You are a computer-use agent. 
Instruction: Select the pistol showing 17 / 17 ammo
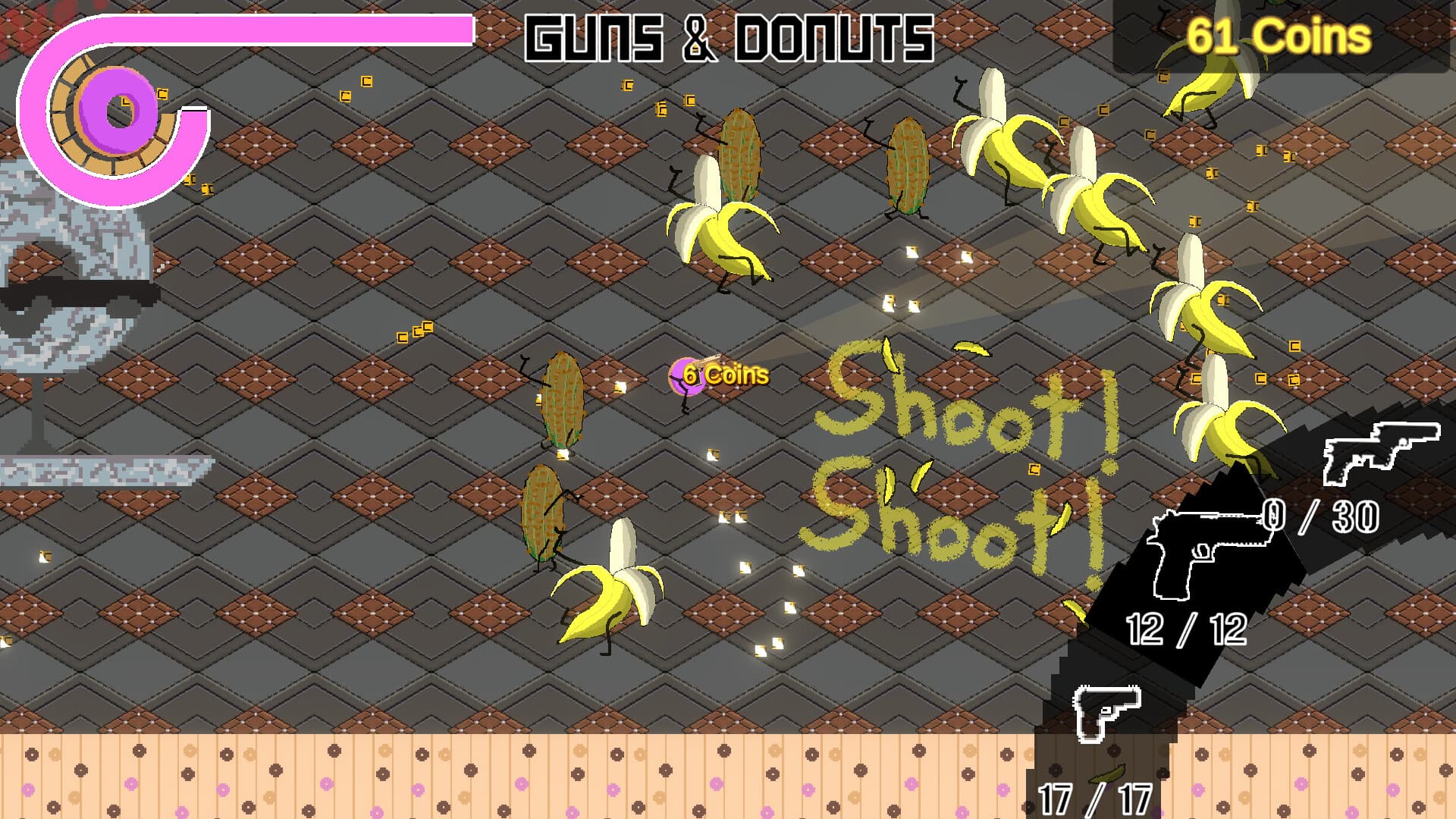(x=1107, y=713)
